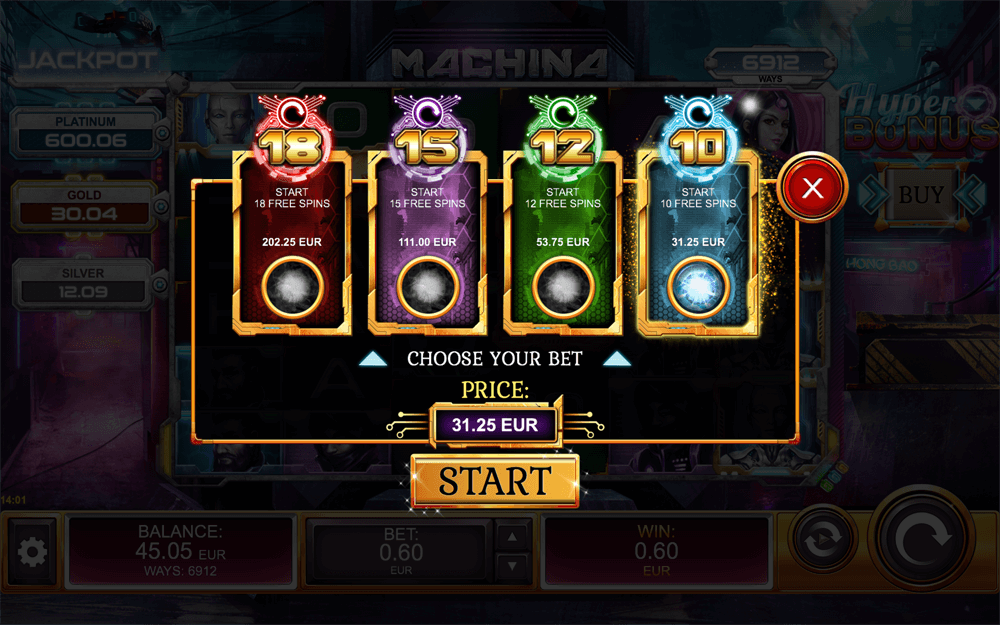The width and height of the screenshot is (1000, 625).
Task: Click right arrow beside Choose Your Bet
Action: click(x=617, y=358)
